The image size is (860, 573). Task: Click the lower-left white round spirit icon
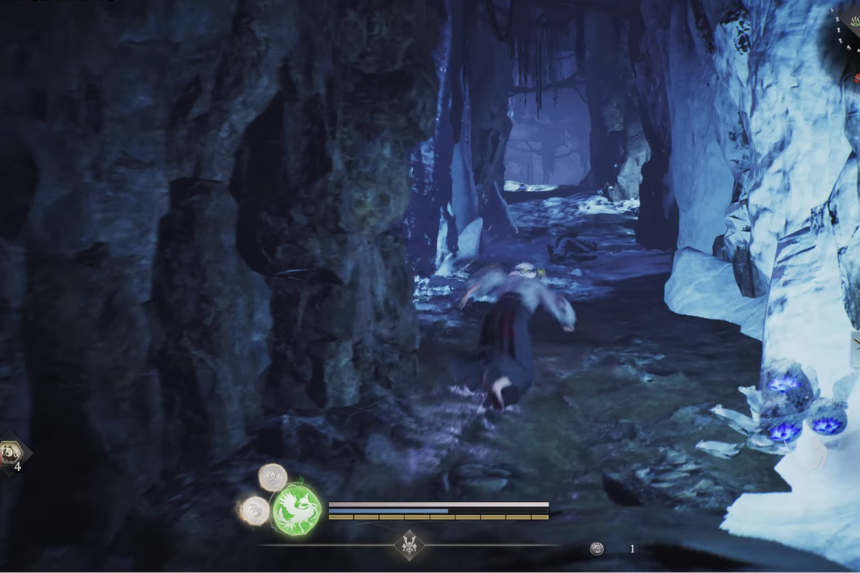click(x=254, y=510)
